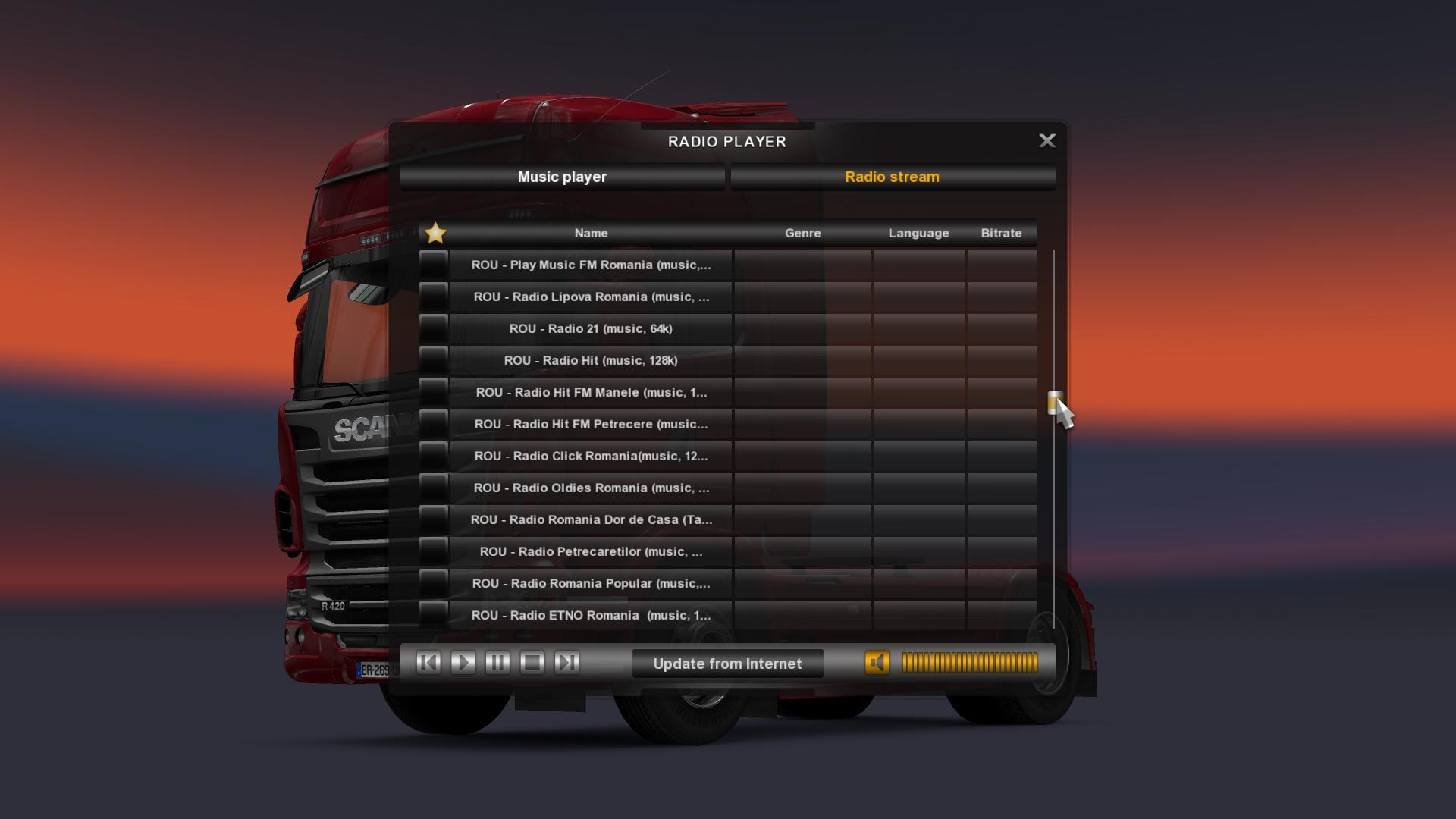Toggle mute with the speaker icon

click(877, 663)
